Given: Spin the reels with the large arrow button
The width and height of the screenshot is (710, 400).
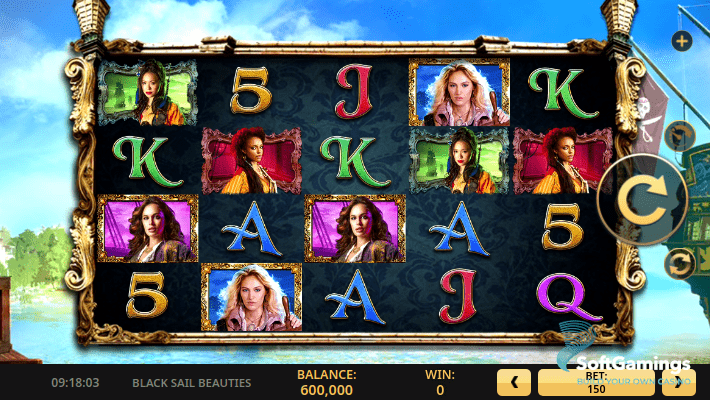Looking at the screenshot, I should 640,197.
